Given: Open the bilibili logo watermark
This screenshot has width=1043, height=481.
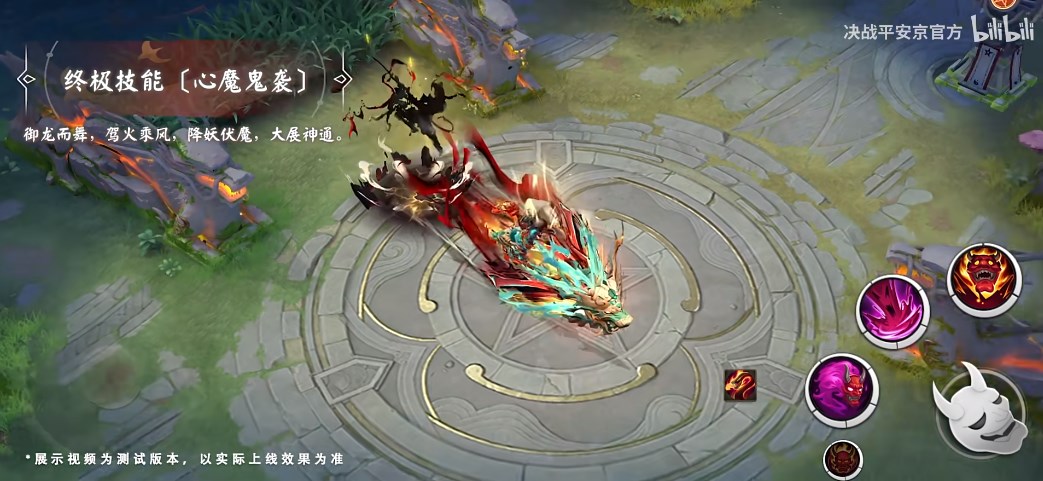Looking at the screenshot, I should point(1004,32).
